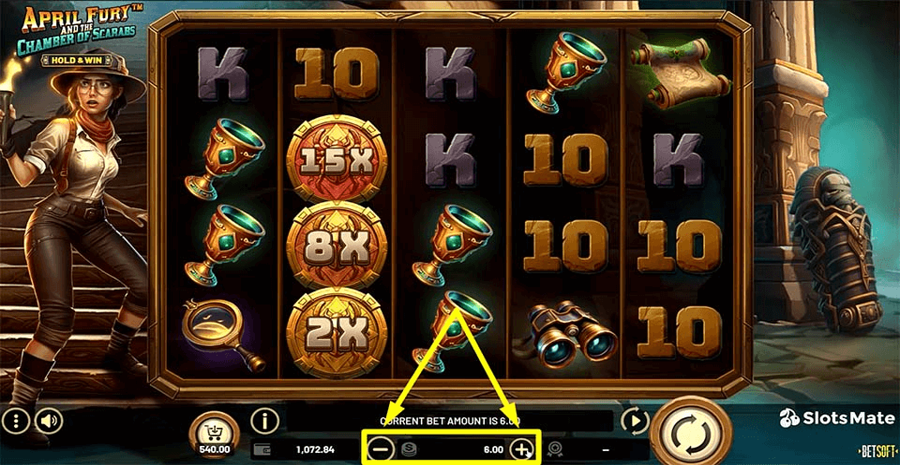The height and width of the screenshot is (465, 900).
Task: Open the three-dot options menu
Action: 15,419
